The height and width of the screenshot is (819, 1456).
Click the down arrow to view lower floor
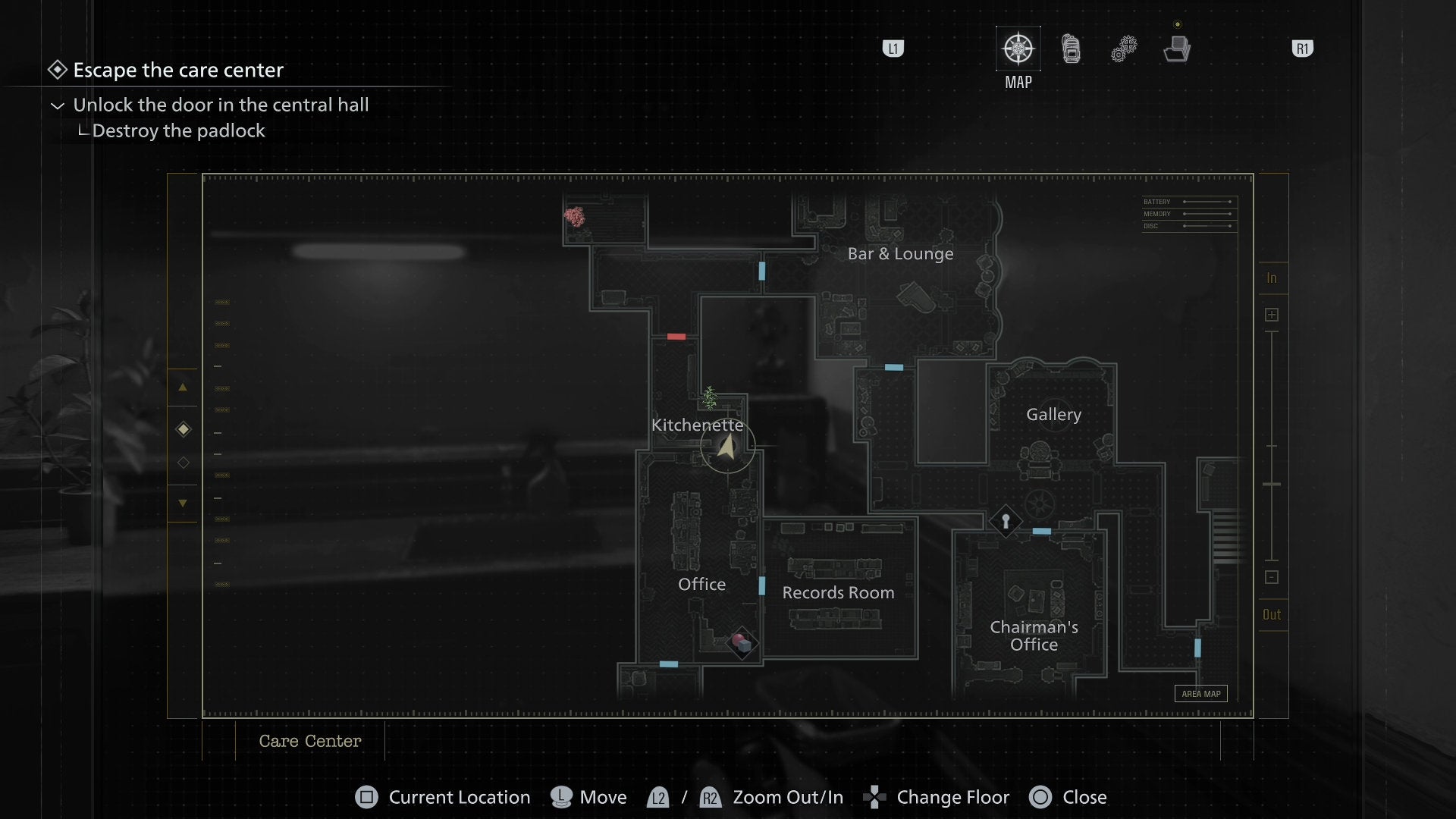pyautogui.click(x=183, y=503)
